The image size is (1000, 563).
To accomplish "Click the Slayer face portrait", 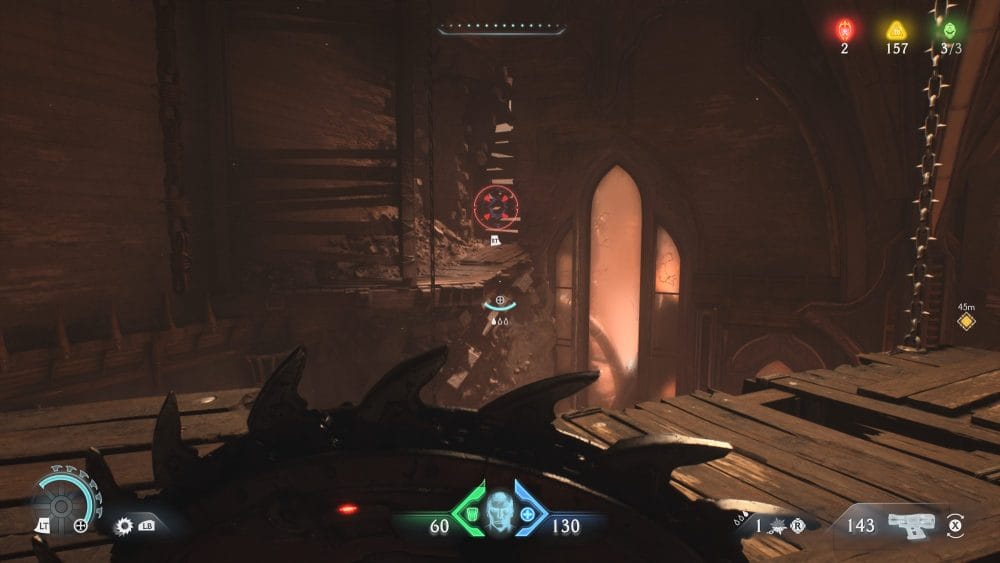I will pyautogui.click(x=497, y=512).
